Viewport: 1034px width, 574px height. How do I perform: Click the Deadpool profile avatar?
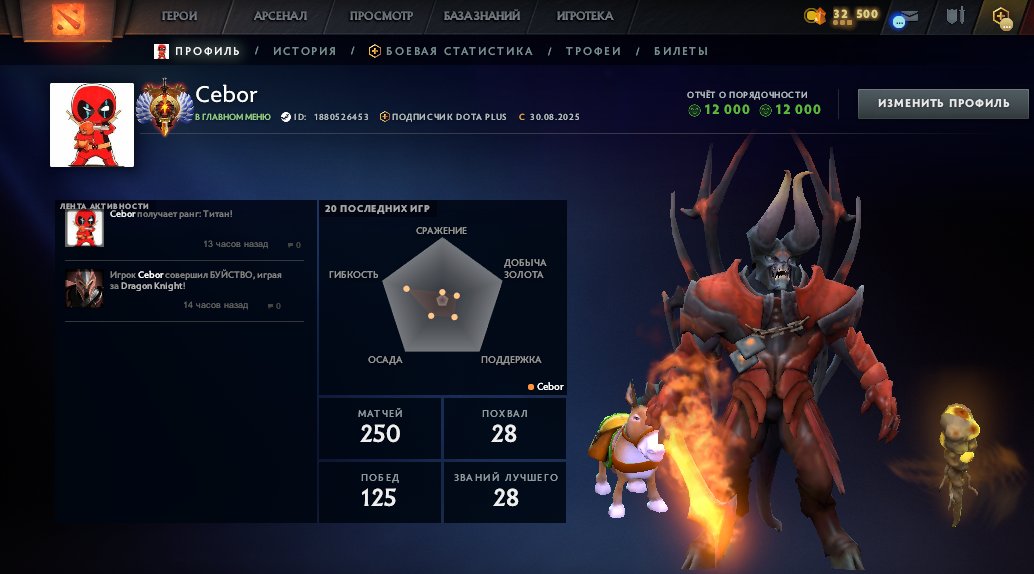click(92, 124)
